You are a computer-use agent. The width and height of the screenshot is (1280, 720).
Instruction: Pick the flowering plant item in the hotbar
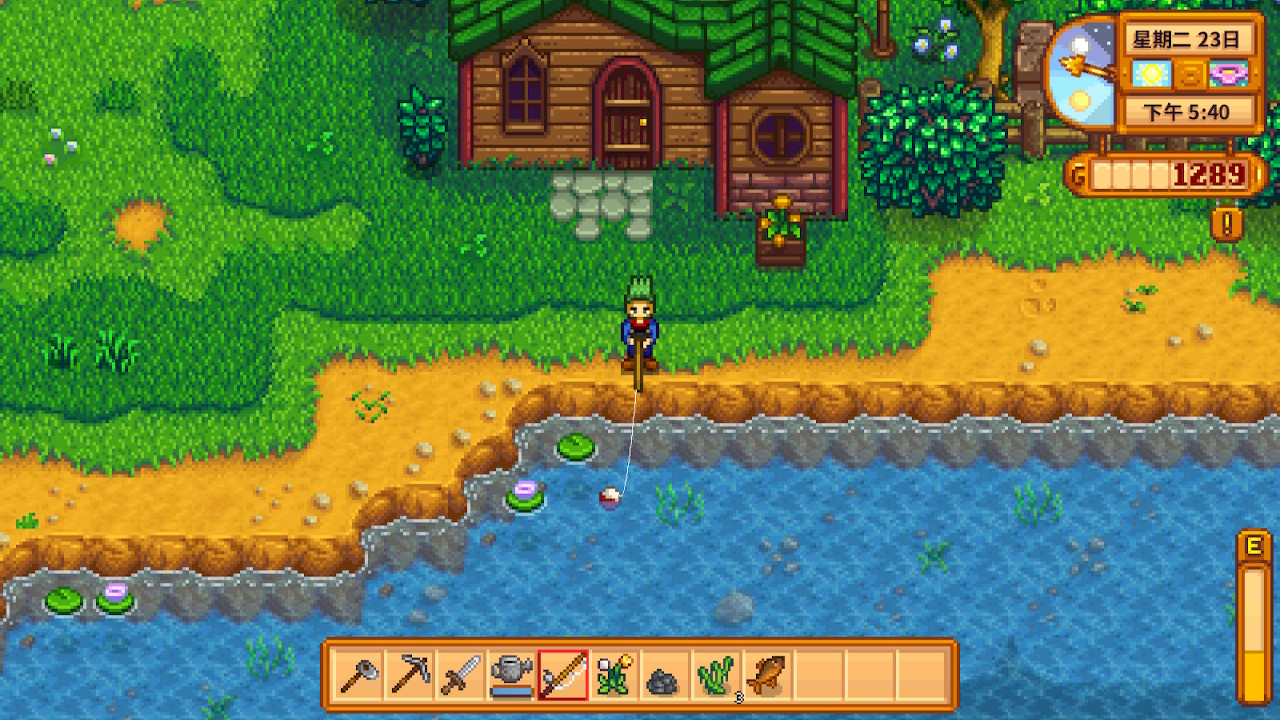[x=614, y=675]
